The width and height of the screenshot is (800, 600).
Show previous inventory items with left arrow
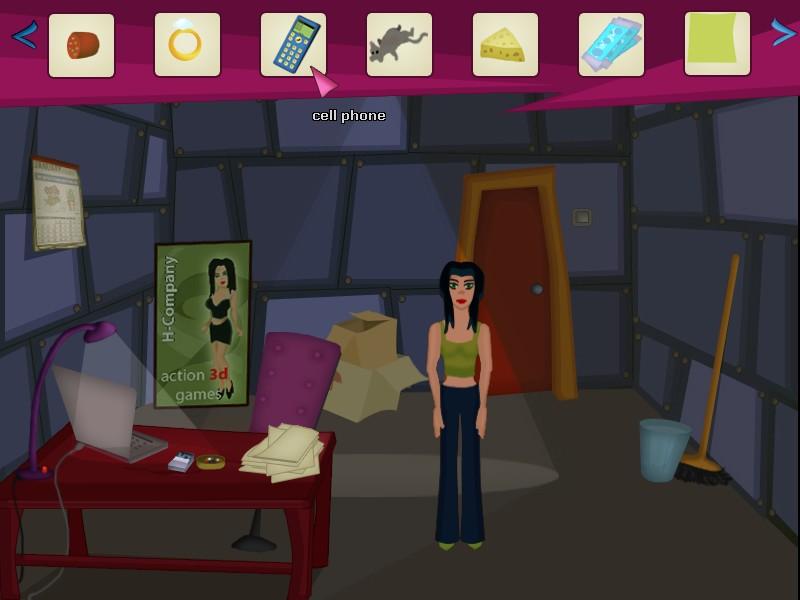point(24,36)
